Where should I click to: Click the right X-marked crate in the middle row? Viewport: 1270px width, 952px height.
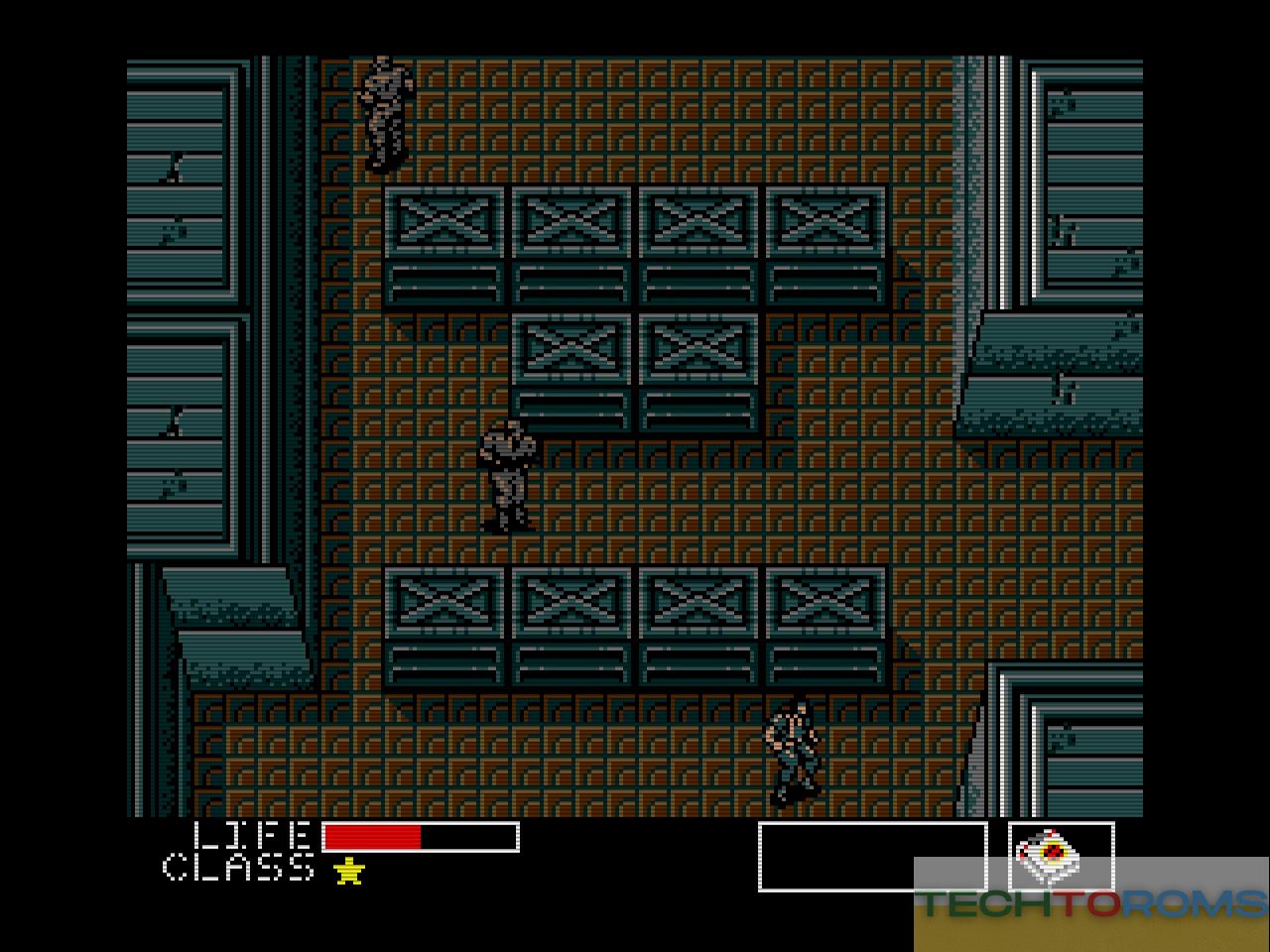698,347
